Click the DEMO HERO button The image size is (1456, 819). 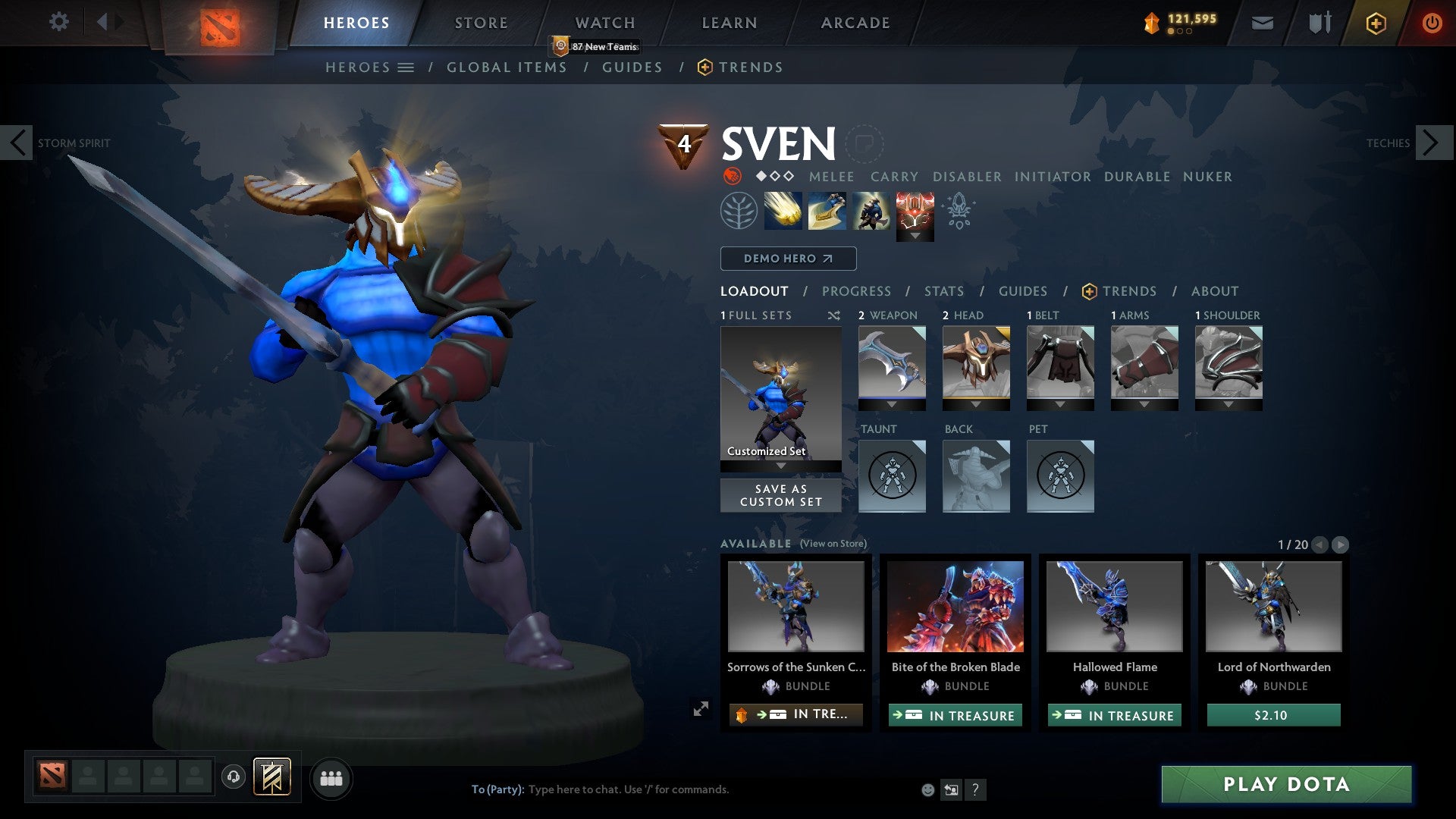787,259
